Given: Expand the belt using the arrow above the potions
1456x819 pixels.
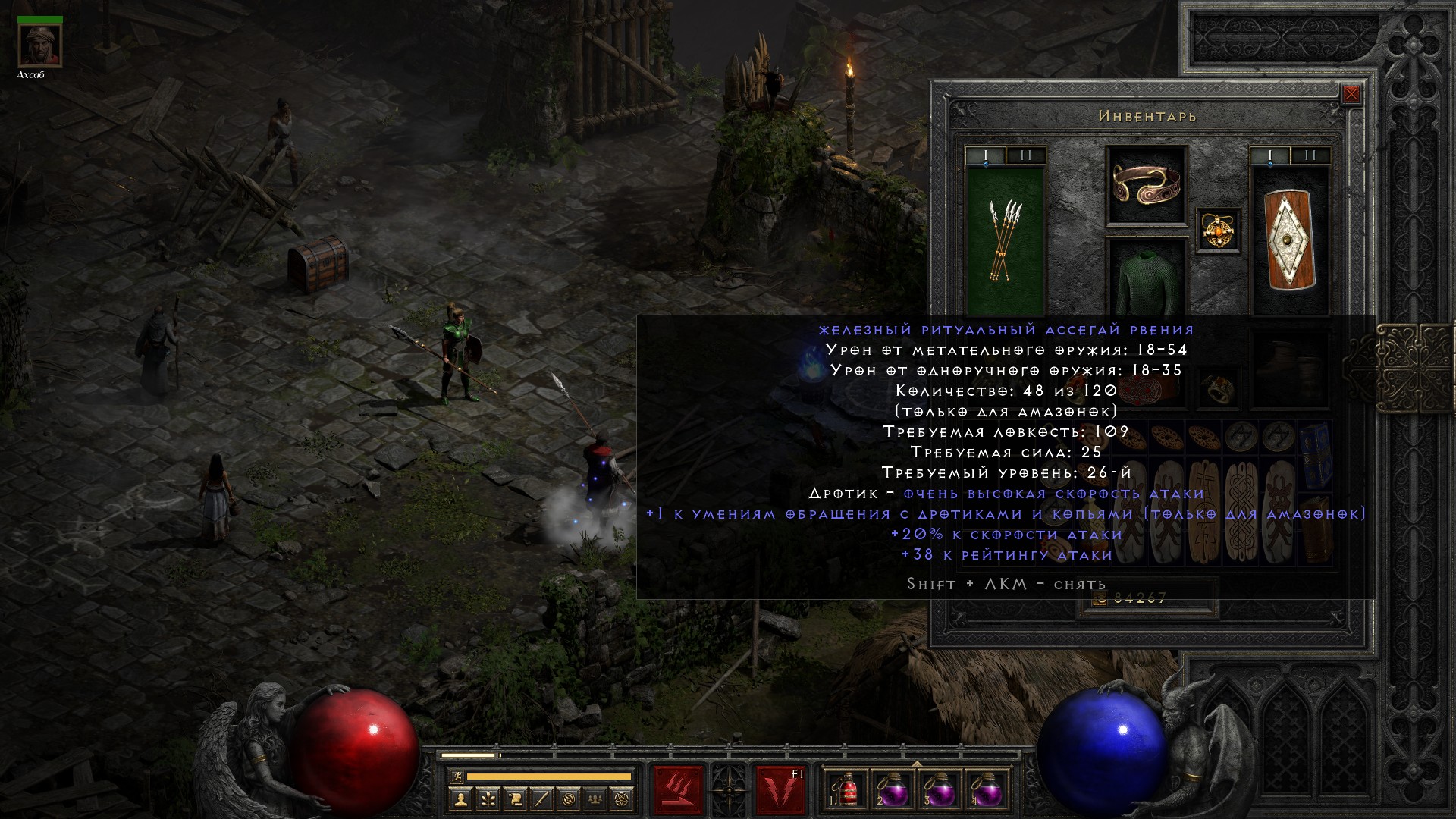Looking at the screenshot, I should (917, 764).
